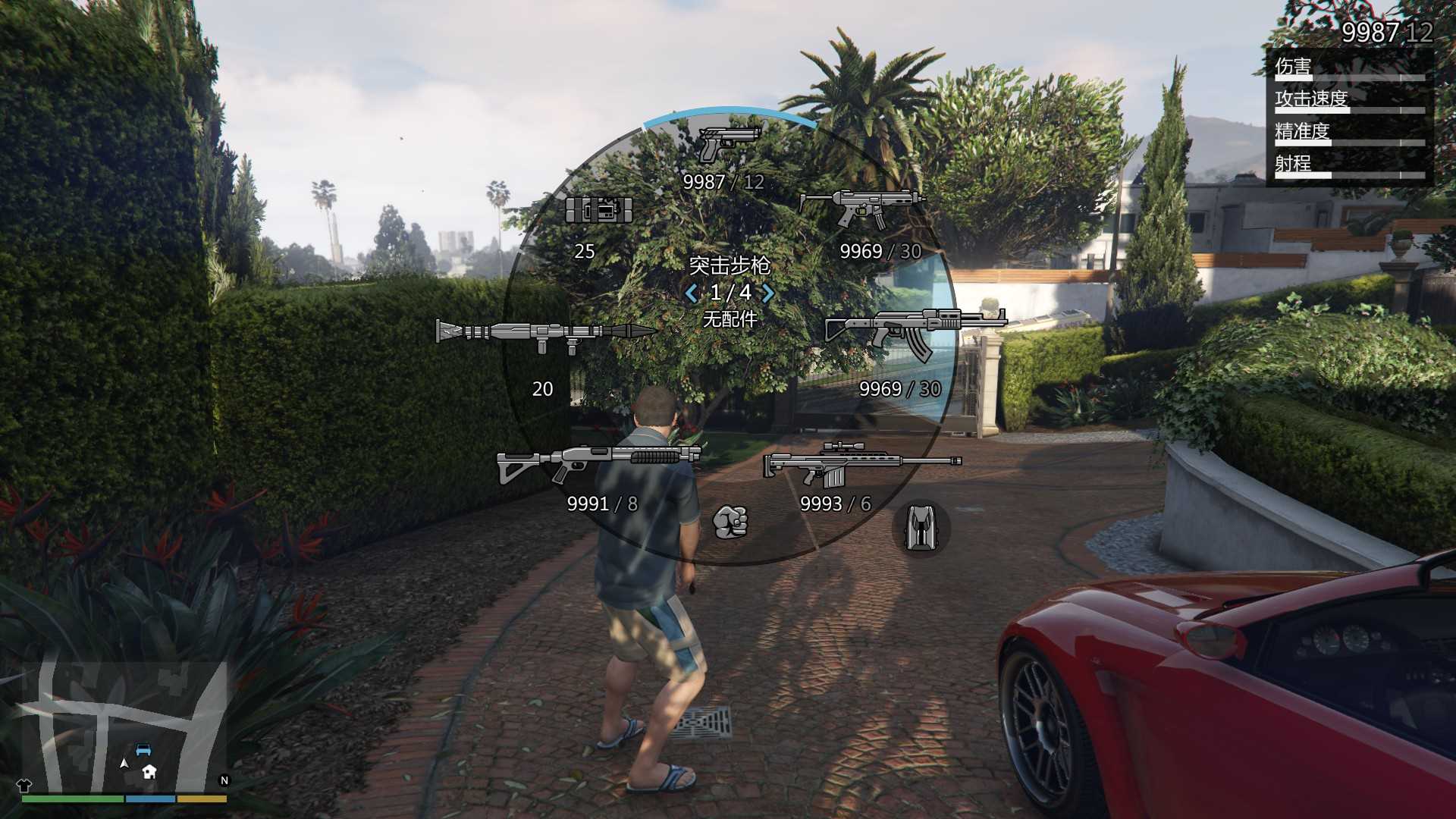The width and height of the screenshot is (1456, 819).
Task: Cycle to the next weapon with right arrow
Action: click(768, 293)
